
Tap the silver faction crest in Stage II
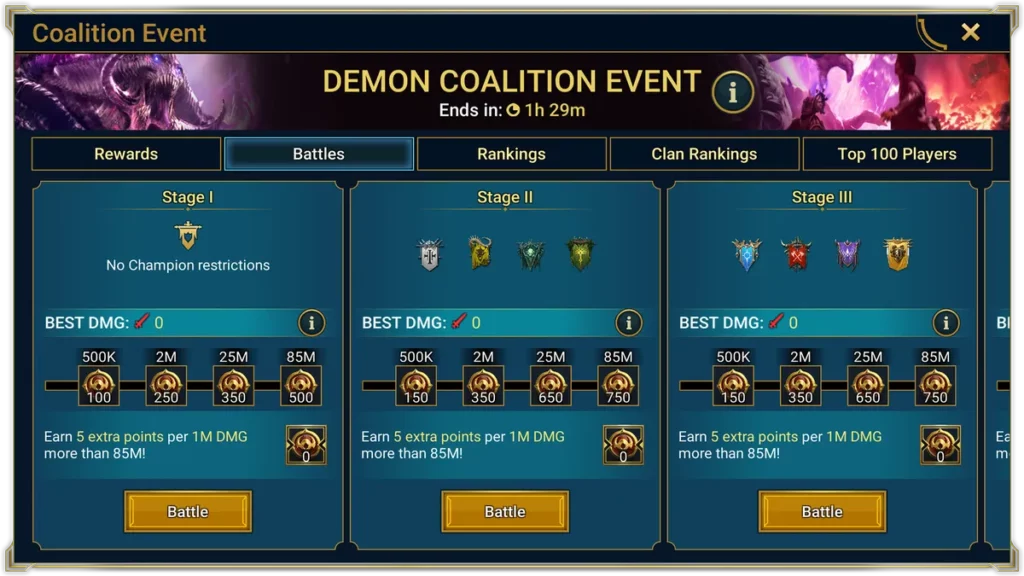[x=429, y=254]
